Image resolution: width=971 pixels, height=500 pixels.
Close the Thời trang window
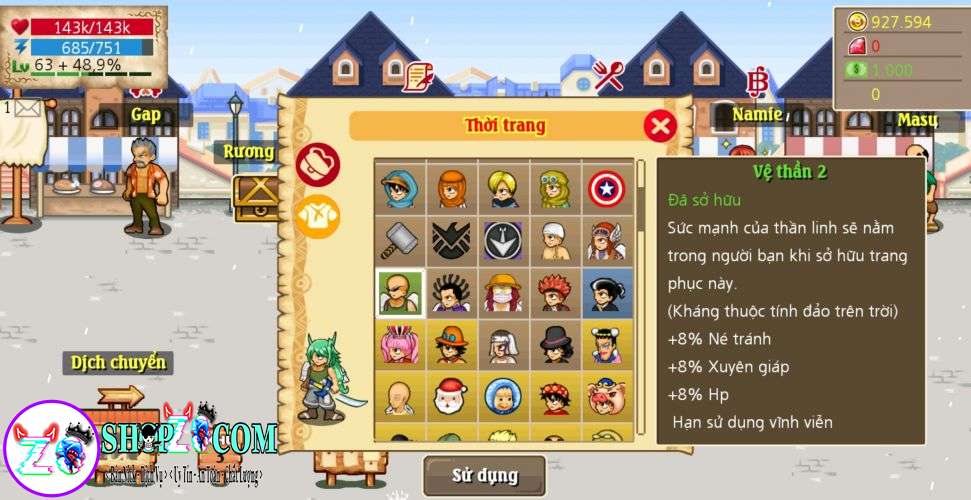(659, 126)
